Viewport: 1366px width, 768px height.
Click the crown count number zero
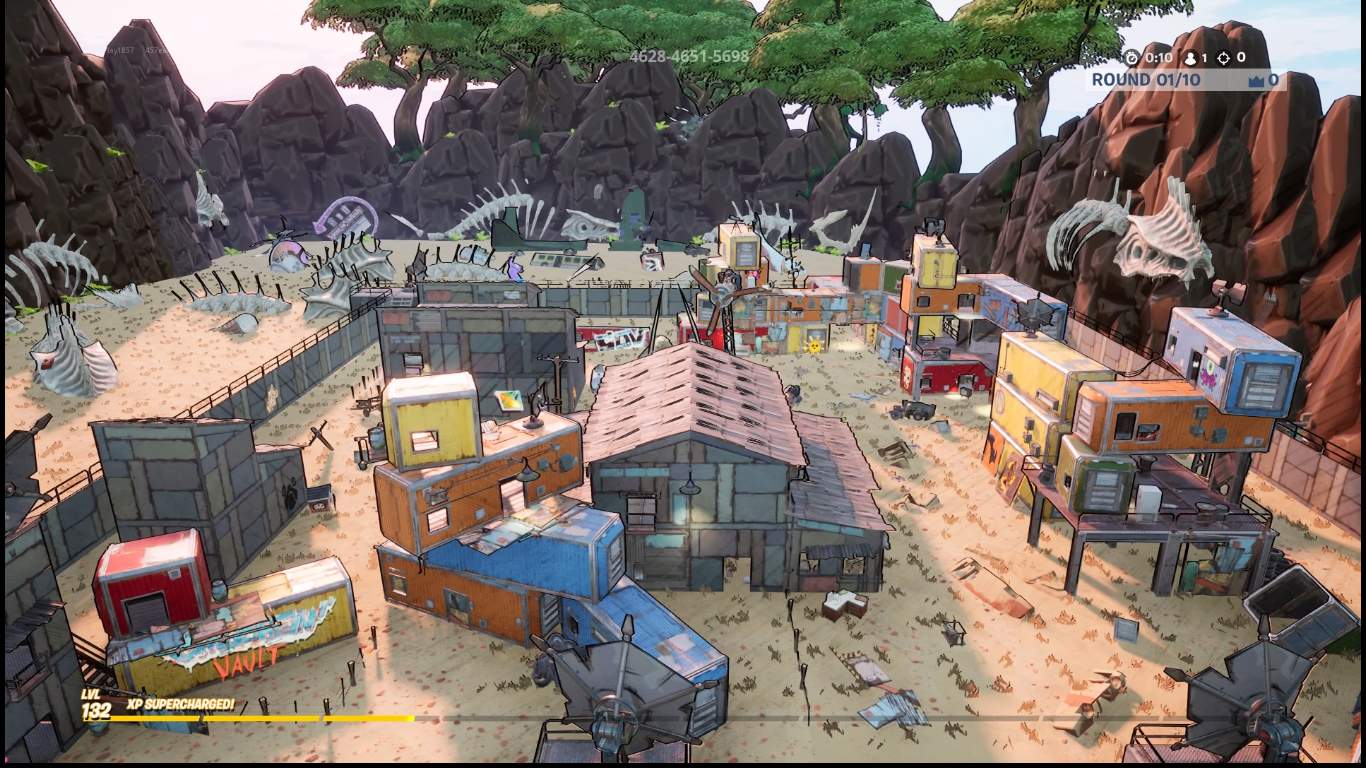click(1274, 78)
